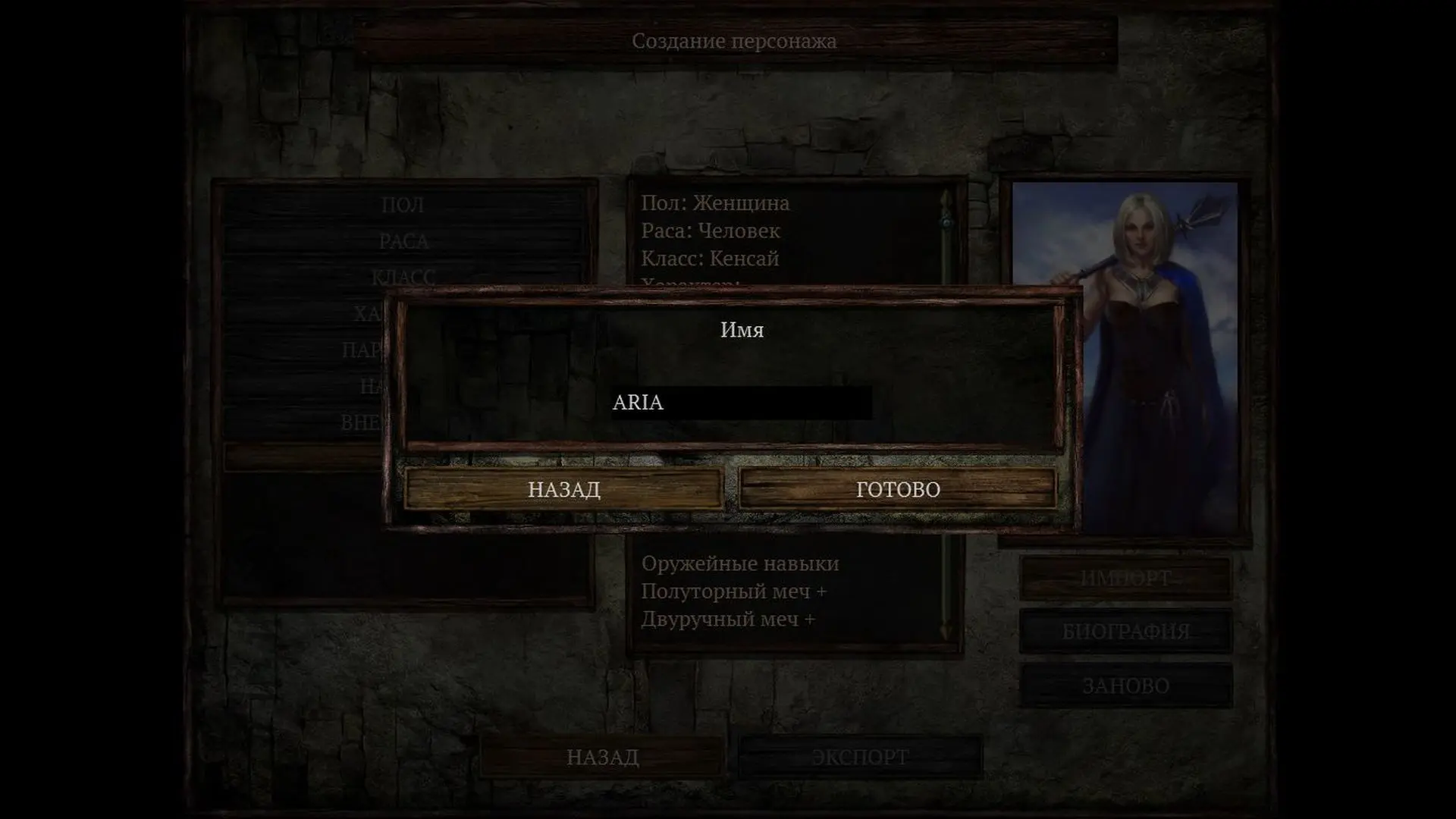The image size is (1456, 819).
Task: Open the БИОГРАФИЯ screen
Action: point(1125,631)
